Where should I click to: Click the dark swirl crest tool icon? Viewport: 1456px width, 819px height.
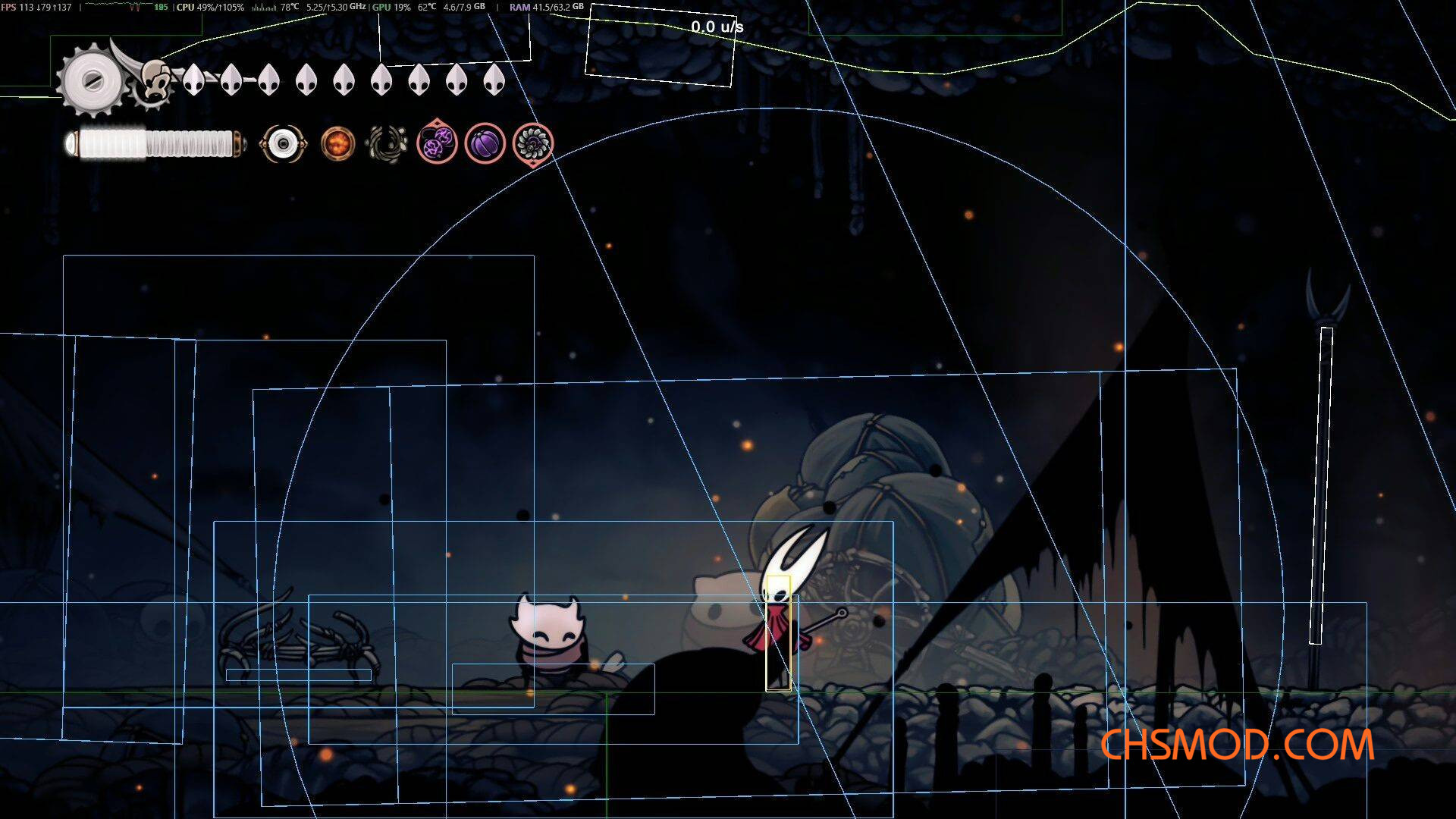(384, 143)
